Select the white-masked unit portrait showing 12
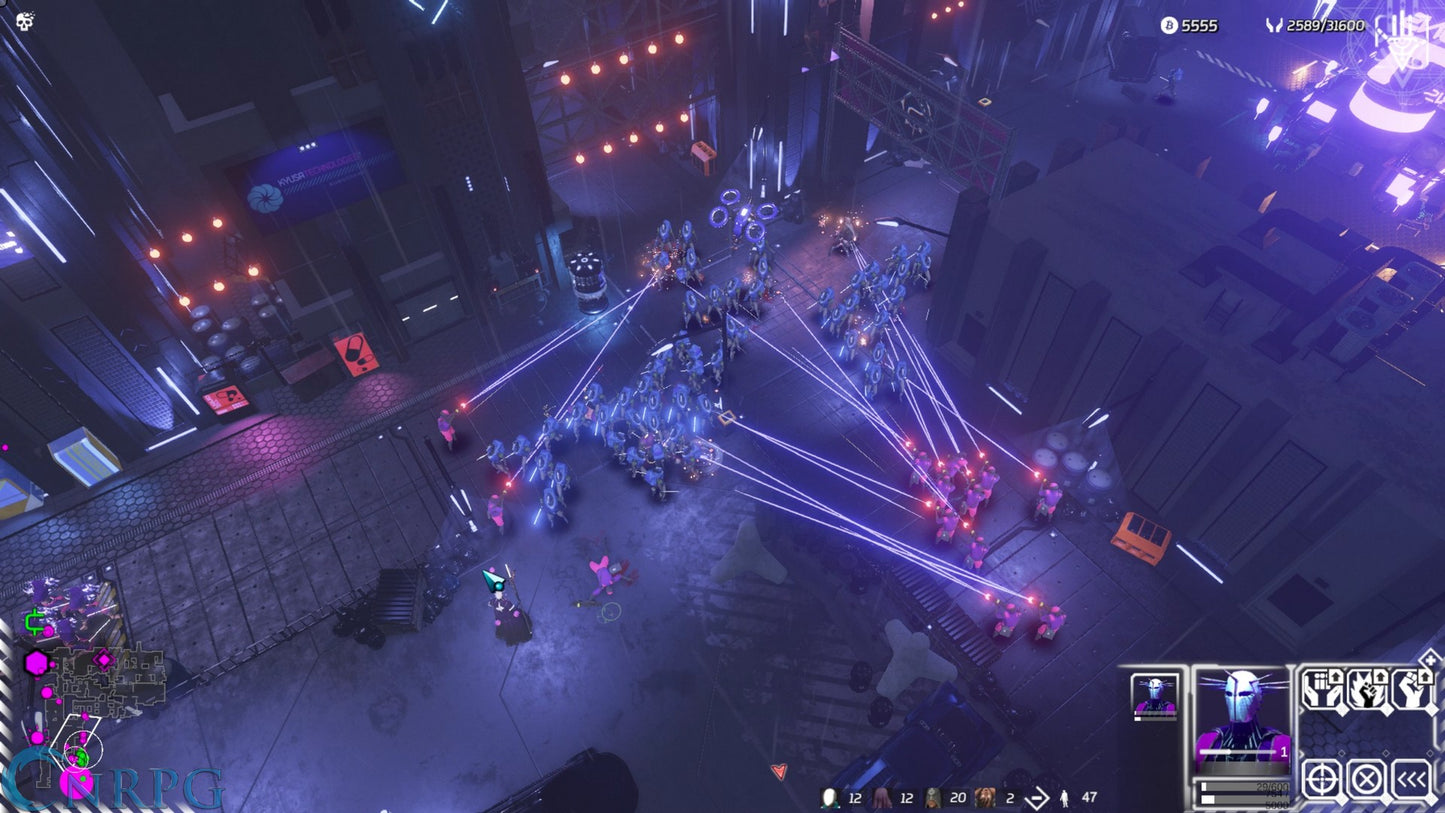1445x813 pixels. pos(829,797)
